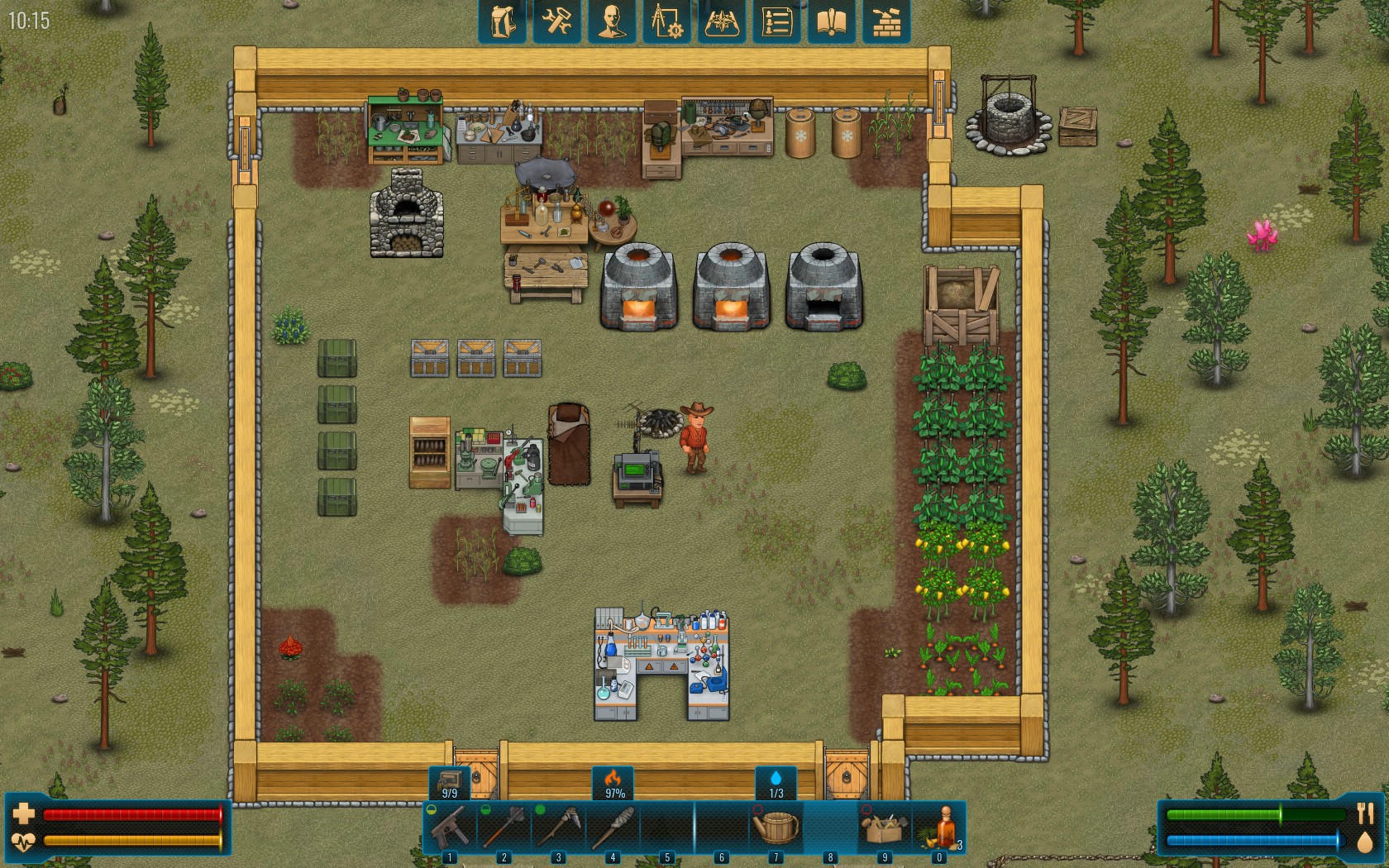Screen dimensions: 1389x868
Task: Open the character menu with head bust icon
Action: (x=612, y=21)
